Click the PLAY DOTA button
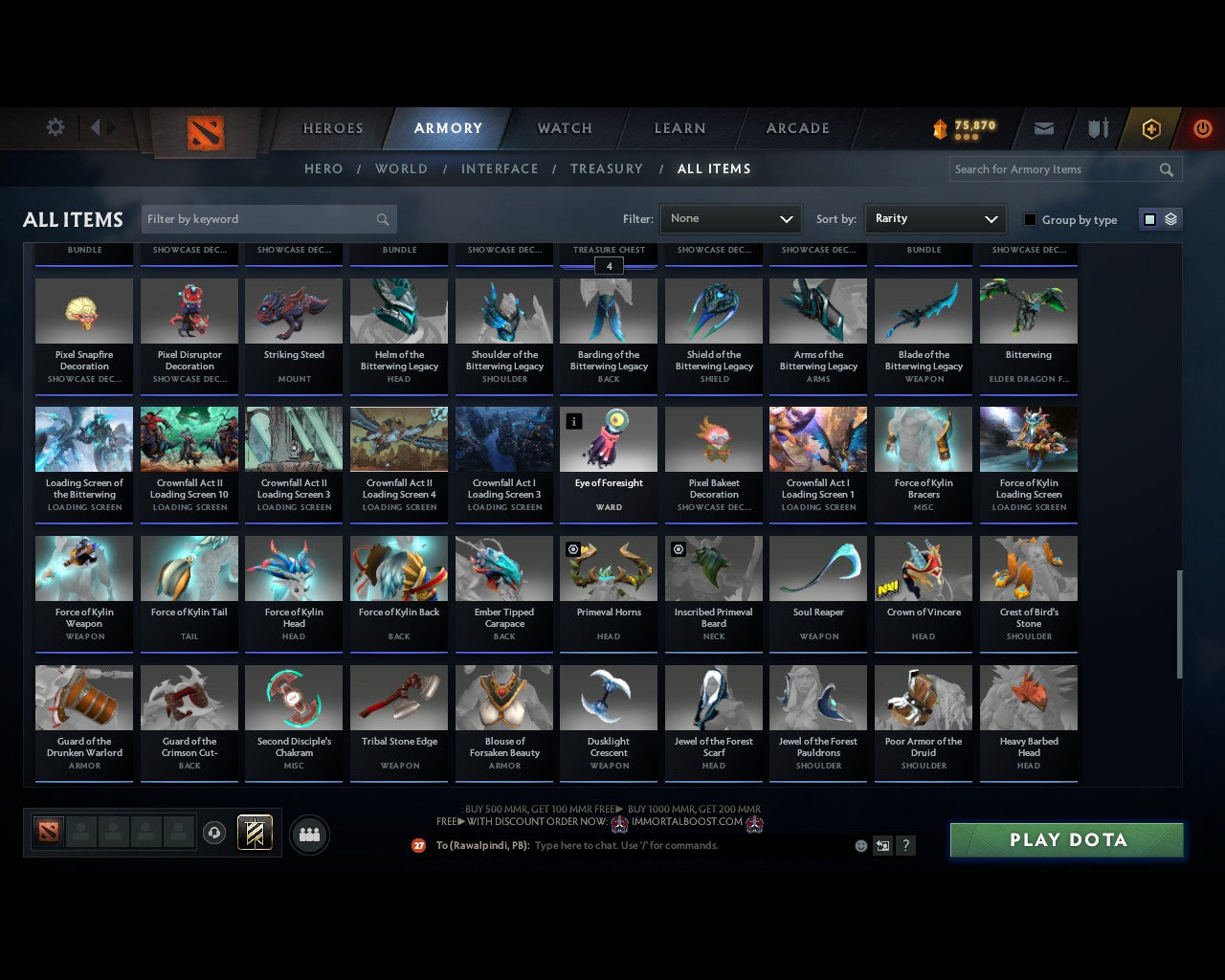The height and width of the screenshot is (980, 1225). pos(1066,839)
